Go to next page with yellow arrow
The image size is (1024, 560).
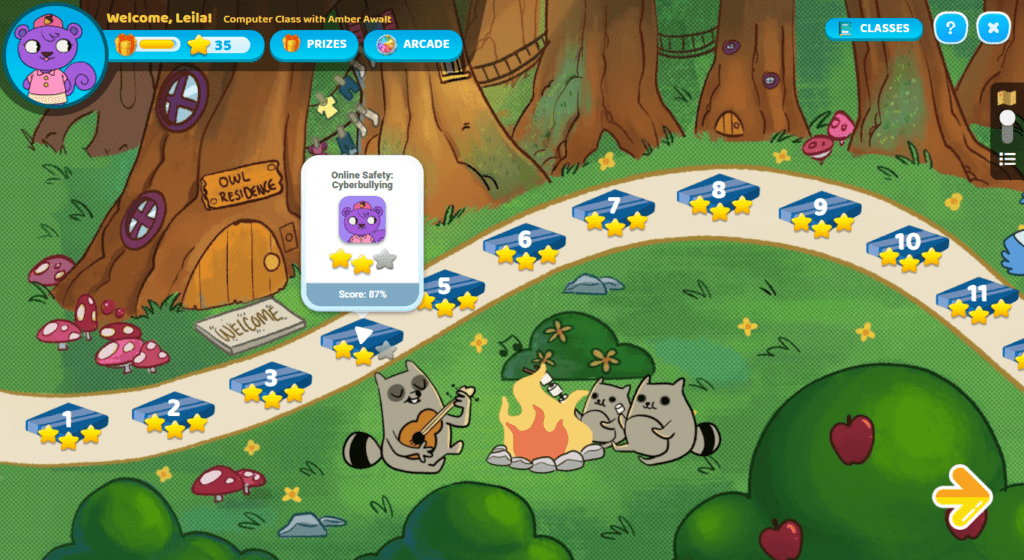tap(962, 495)
